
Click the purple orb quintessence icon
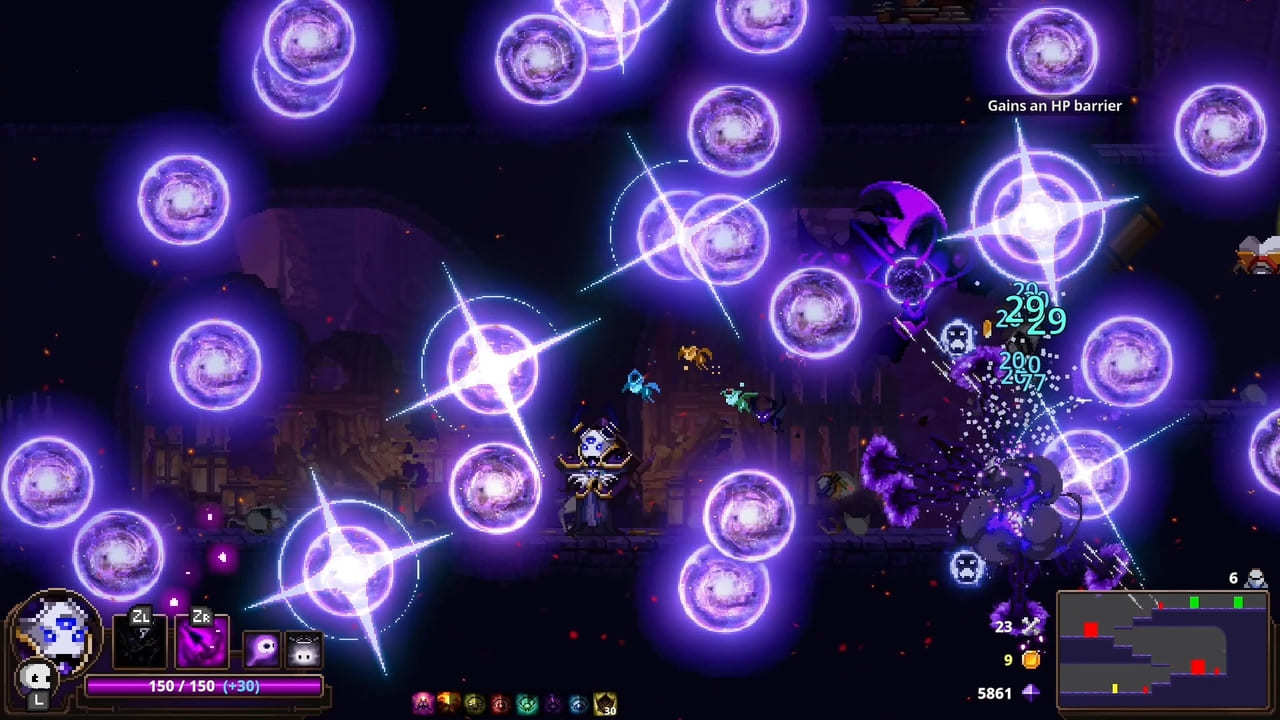coord(262,649)
